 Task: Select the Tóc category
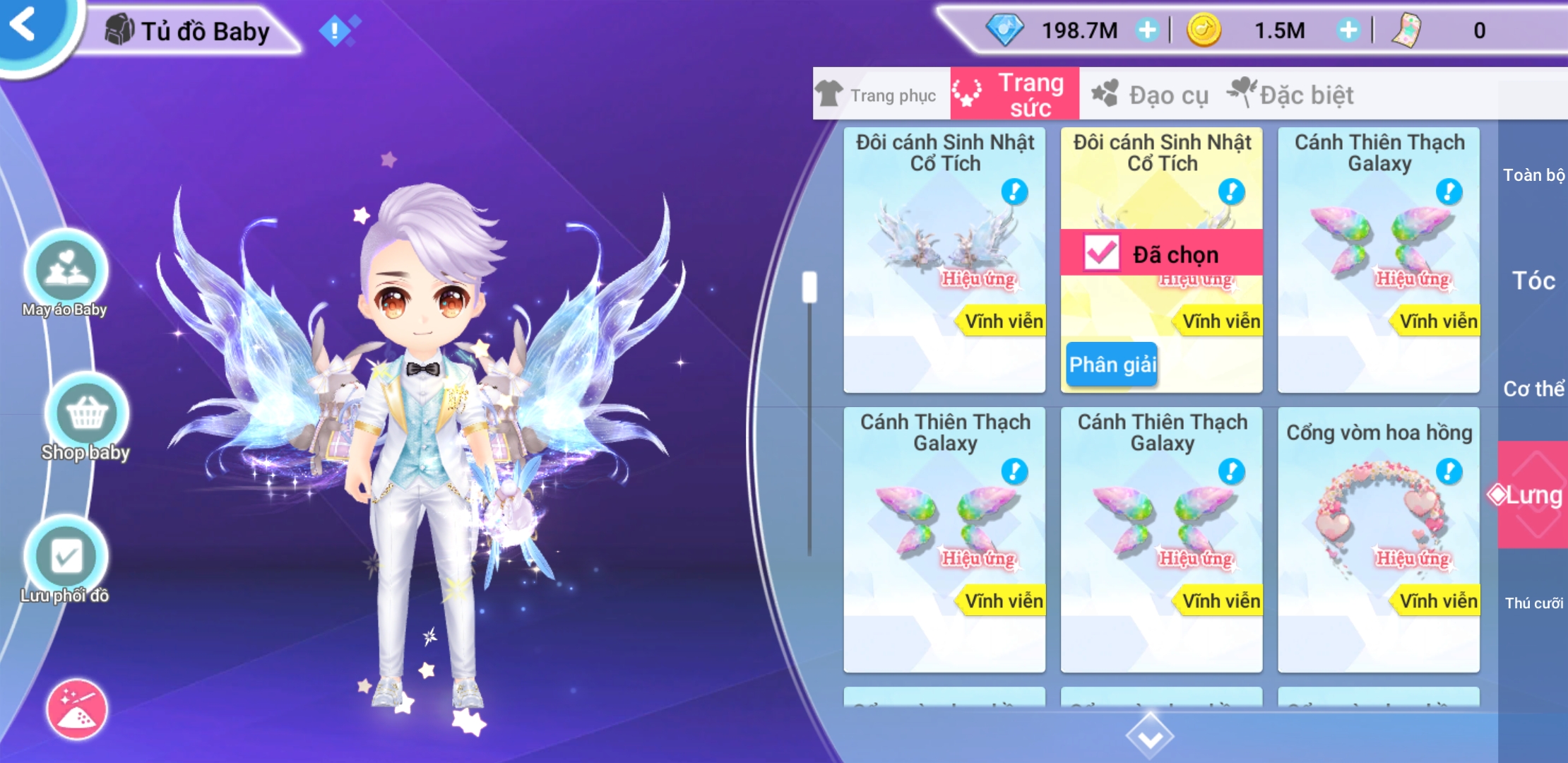coord(1533,281)
